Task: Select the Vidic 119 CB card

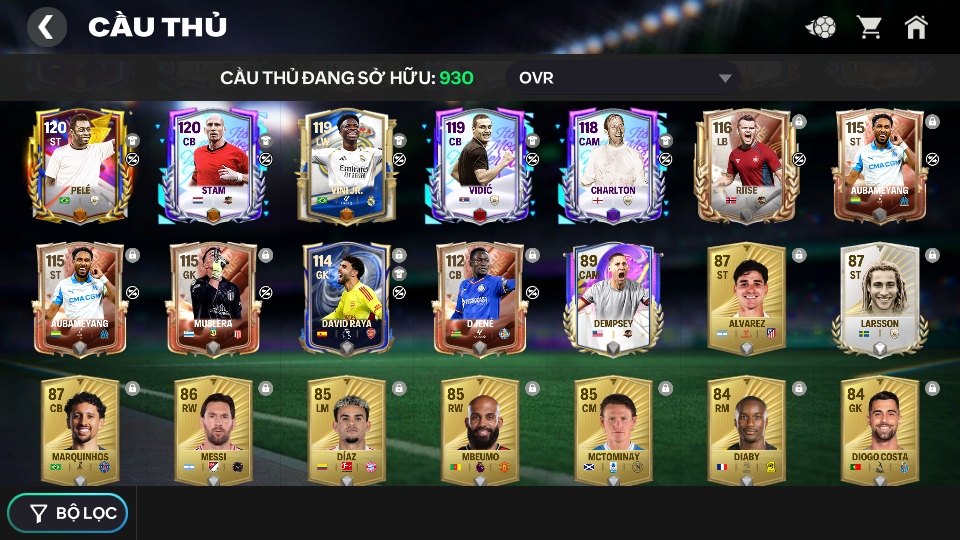Action: (479, 165)
